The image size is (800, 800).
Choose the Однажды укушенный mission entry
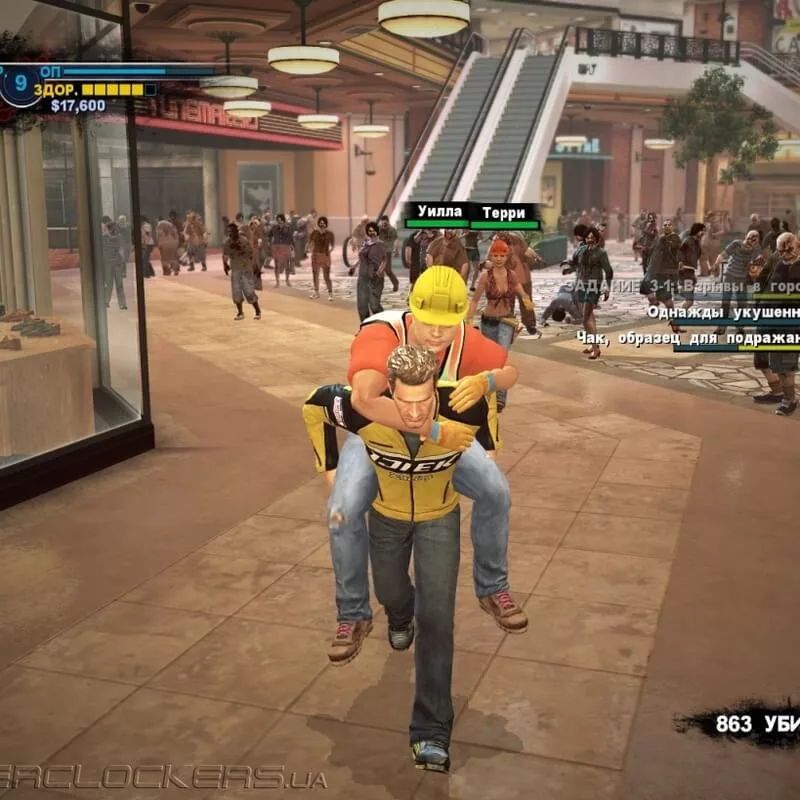722,312
